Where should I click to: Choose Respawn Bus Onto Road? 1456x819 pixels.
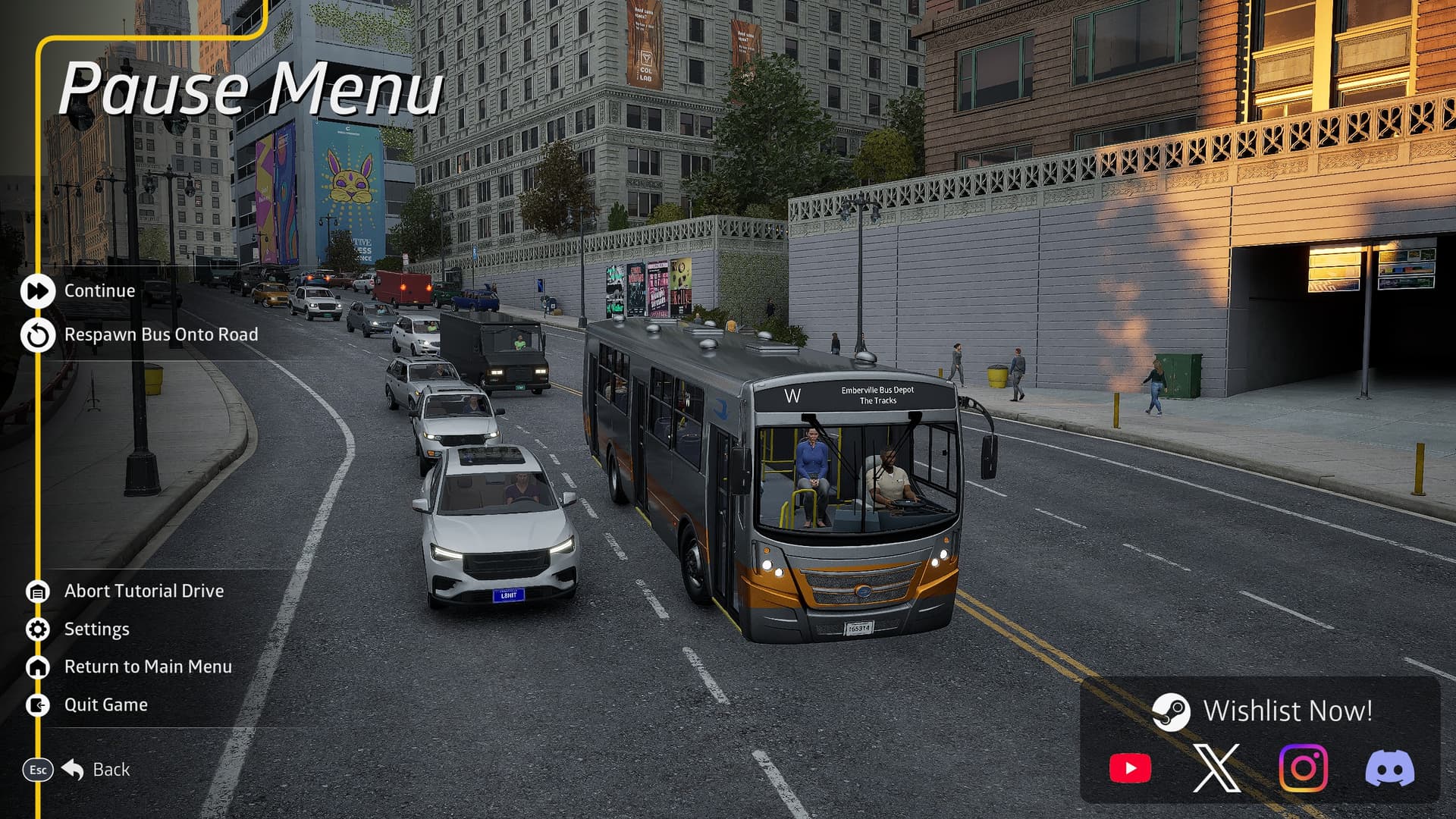pos(160,335)
